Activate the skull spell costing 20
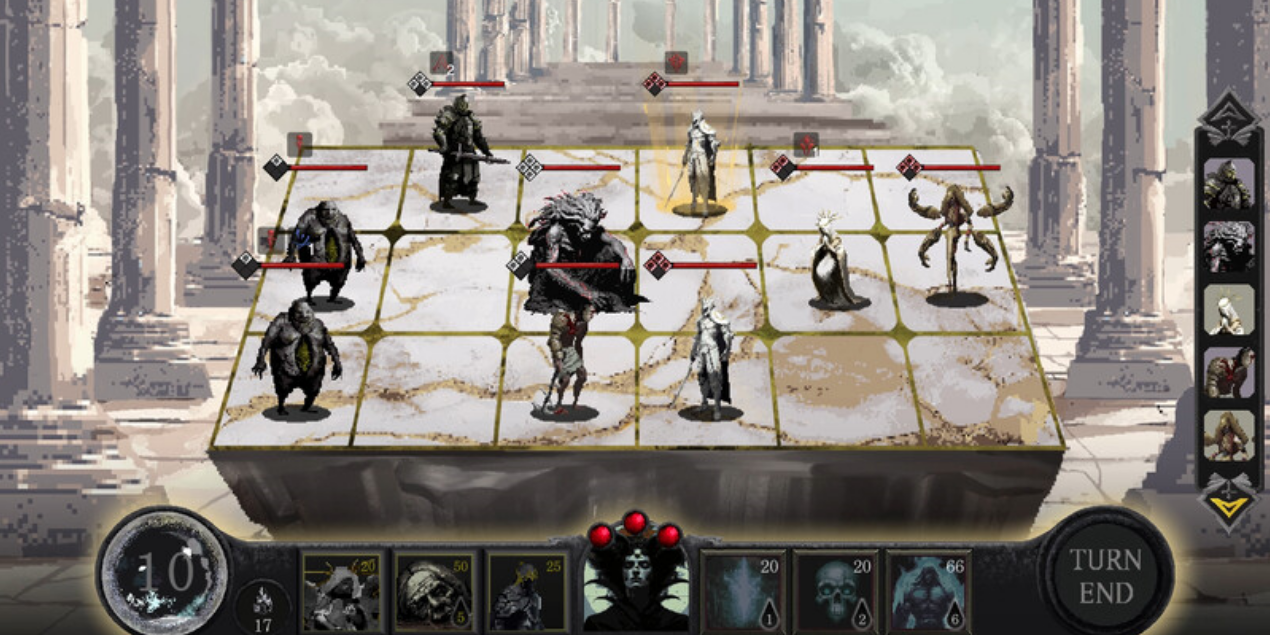1270x635 pixels. pos(835,591)
